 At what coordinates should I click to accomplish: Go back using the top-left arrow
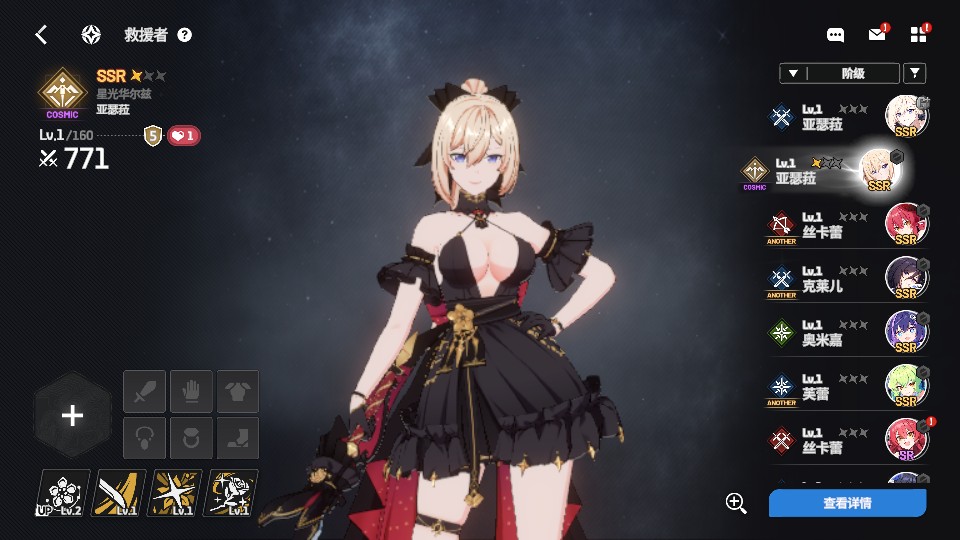pyautogui.click(x=41, y=35)
